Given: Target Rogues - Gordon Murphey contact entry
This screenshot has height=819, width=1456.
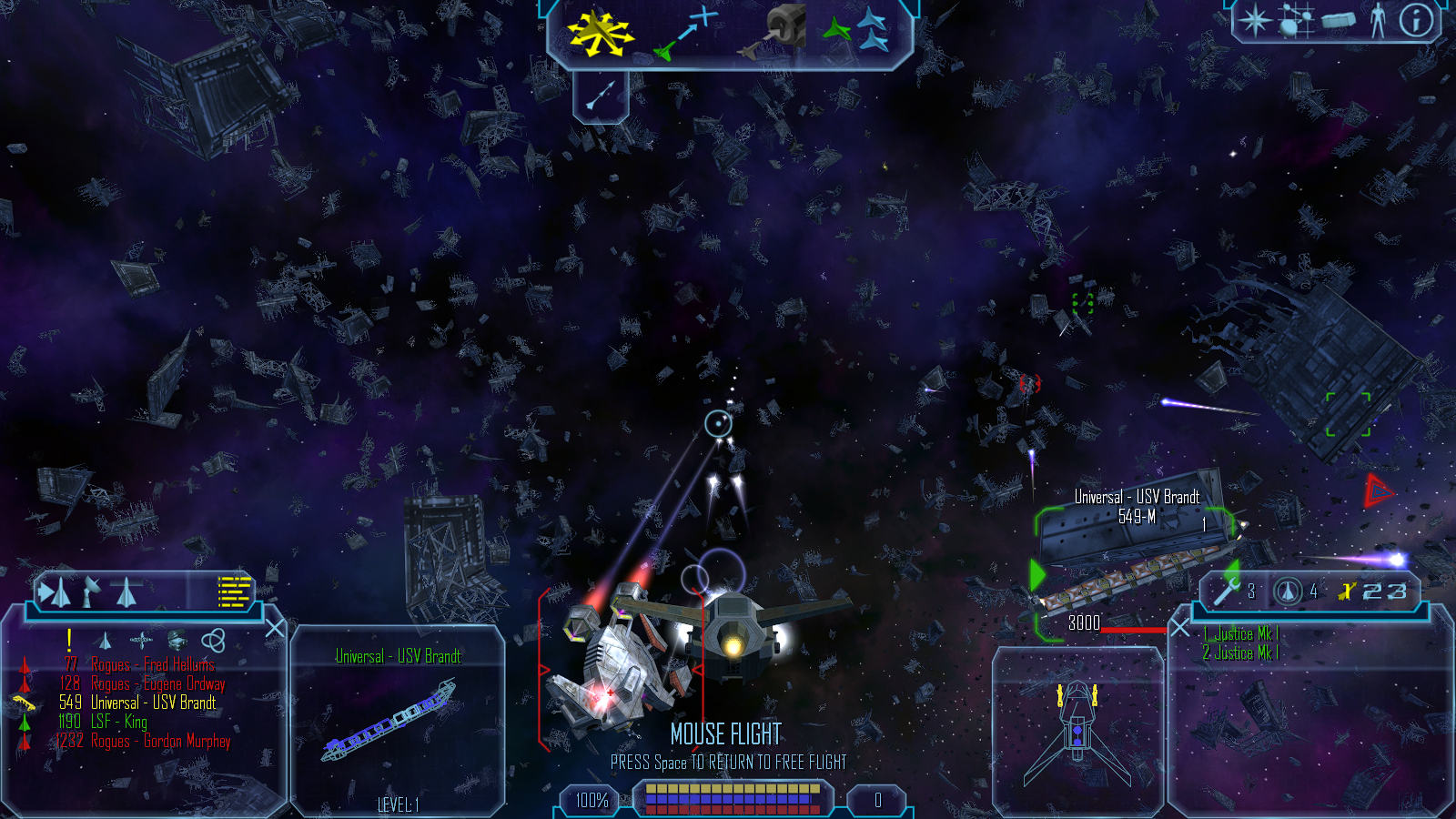Looking at the screenshot, I should point(160,742).
